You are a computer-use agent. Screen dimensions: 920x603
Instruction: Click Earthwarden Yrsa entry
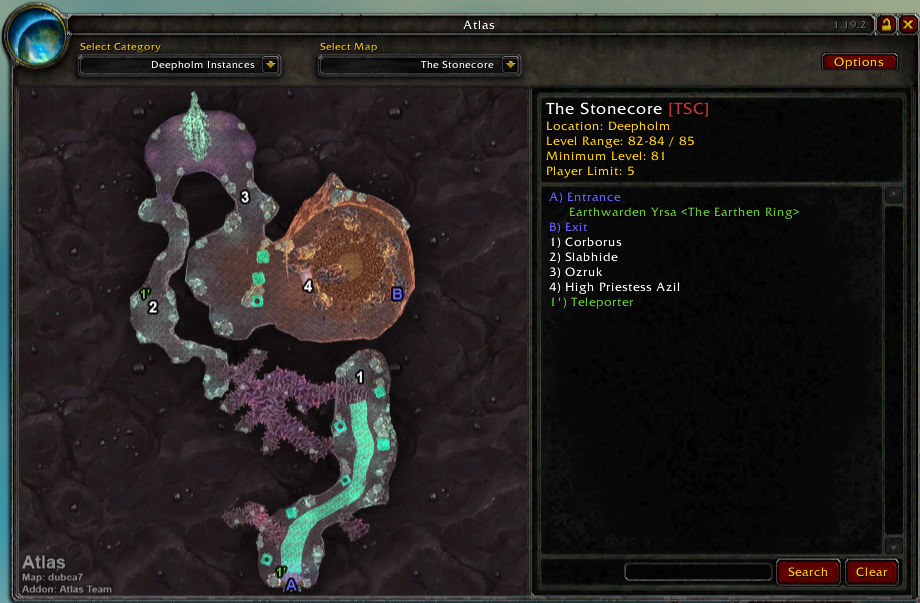tap(684, 212)
